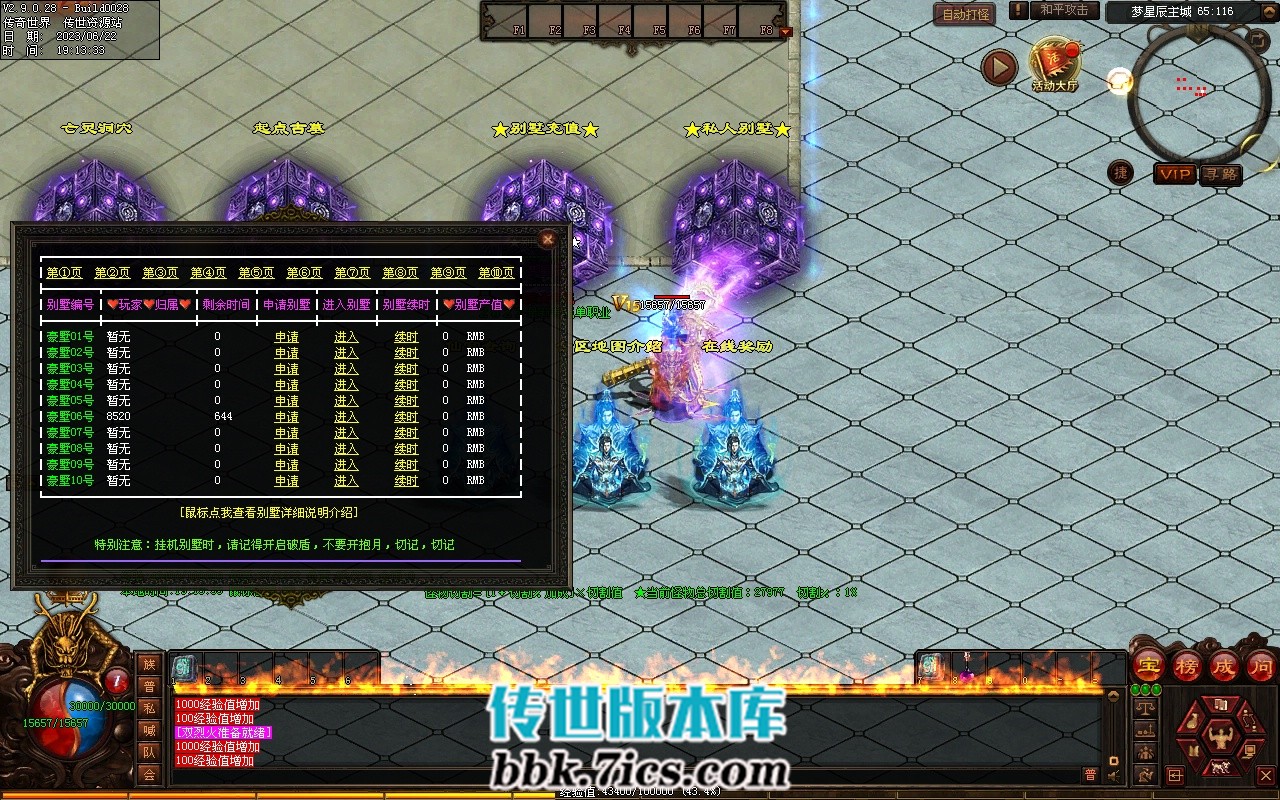Open the 榜 ranking button

1187,665
